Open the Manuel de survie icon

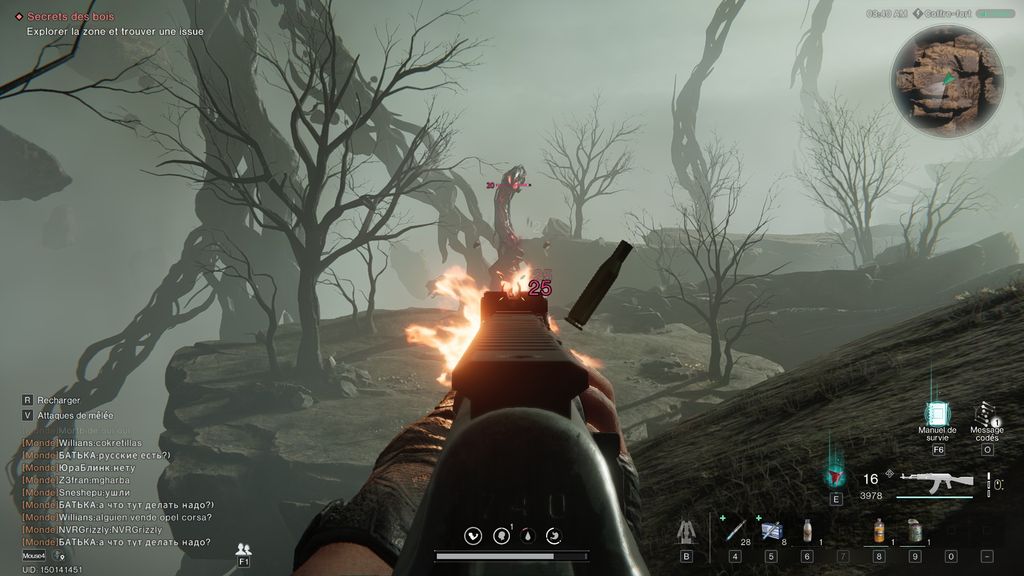point(937,414)
